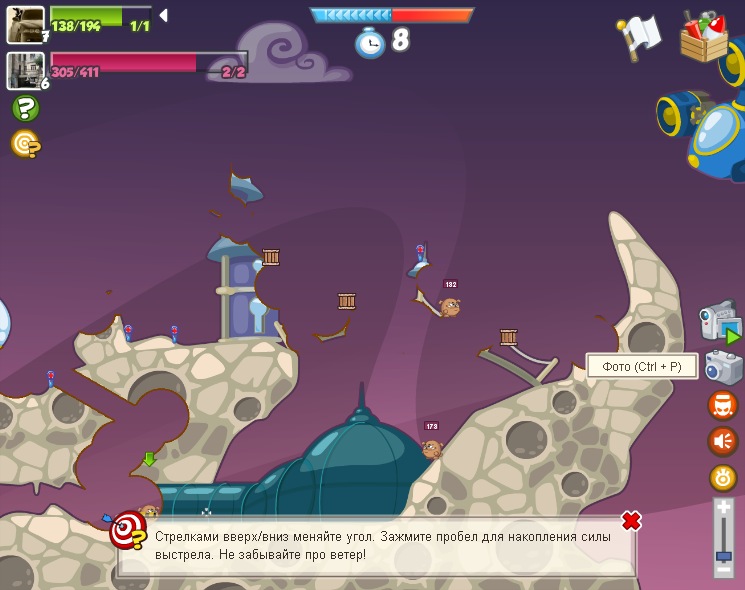Toggle sound with the speaker button
The image size is (745, 590).
point(722,441)
